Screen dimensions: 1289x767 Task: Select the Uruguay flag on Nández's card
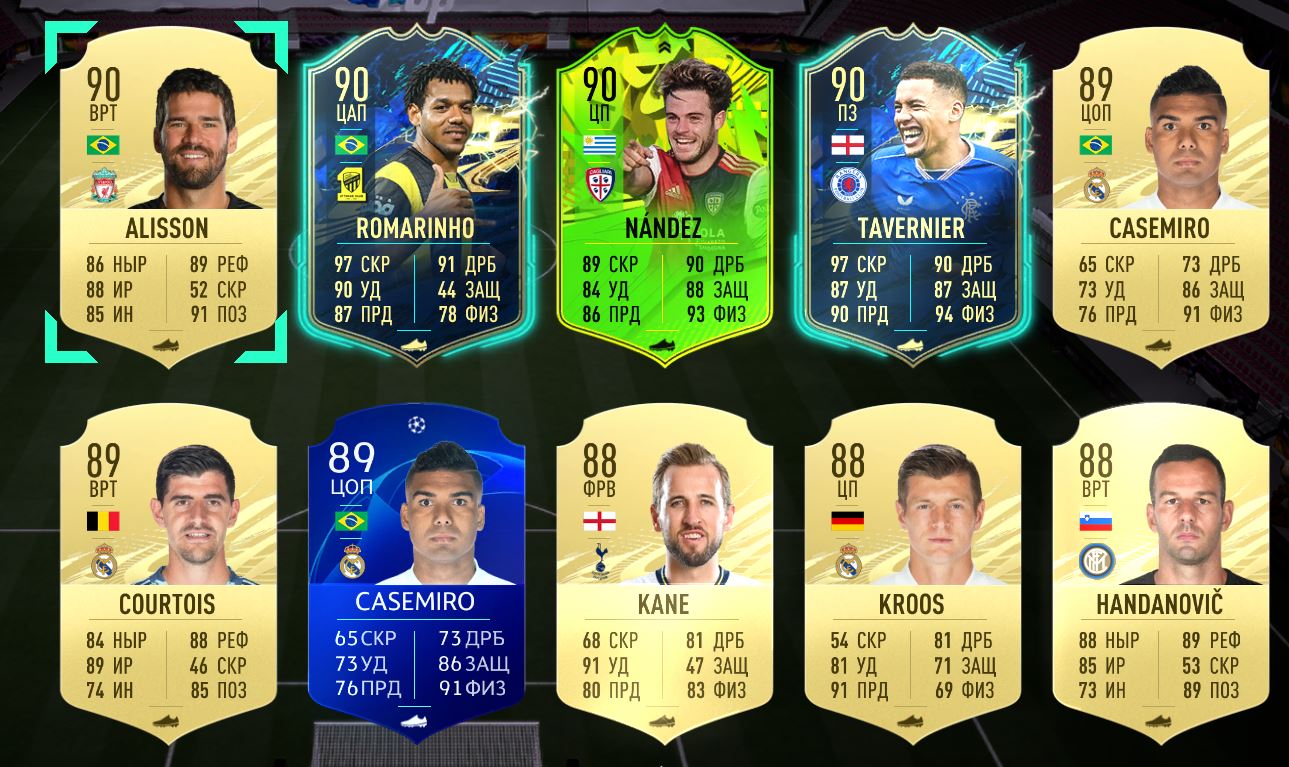[598, 143]
